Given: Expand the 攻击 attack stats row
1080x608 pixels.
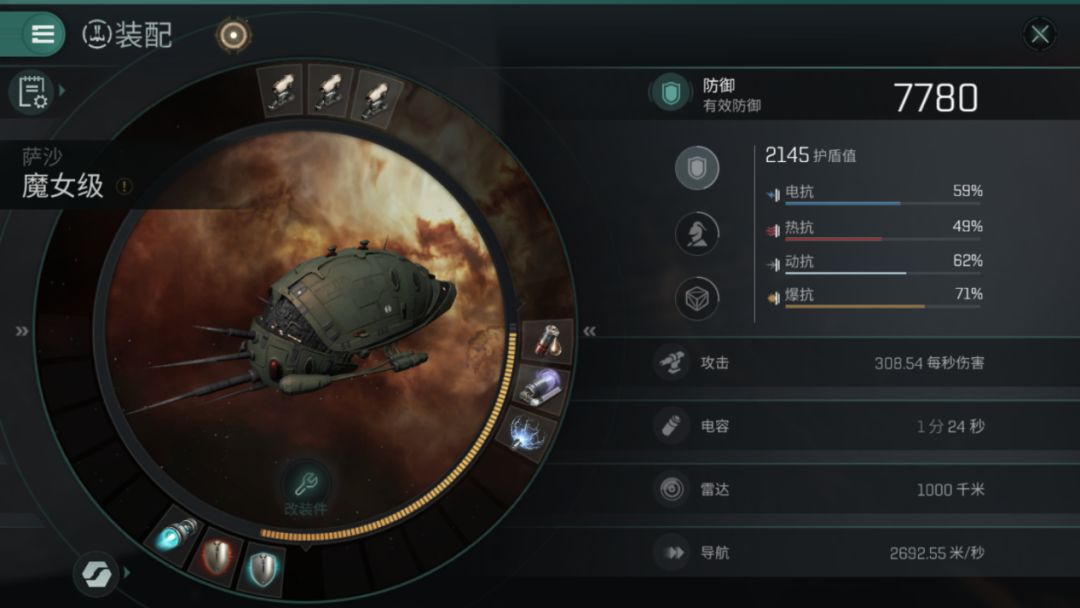Looking at the screenshot, I should coord(820,363).
